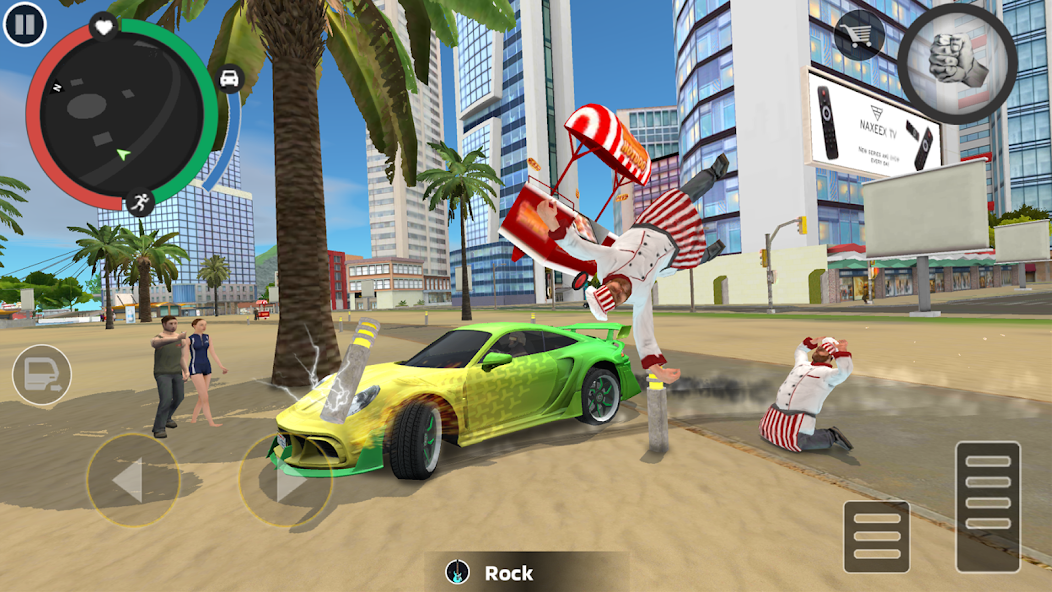The width and height of the screenshot is (1052, 592).
Task: Select the fist weapon button
Action: (x=956, y=63)
